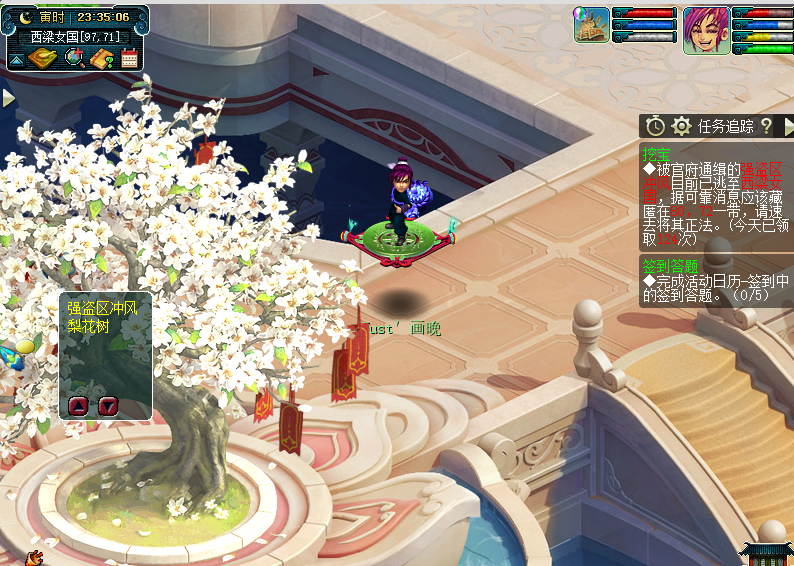Open the help book with question mark
Screen dimensions: 794x566
101,59
